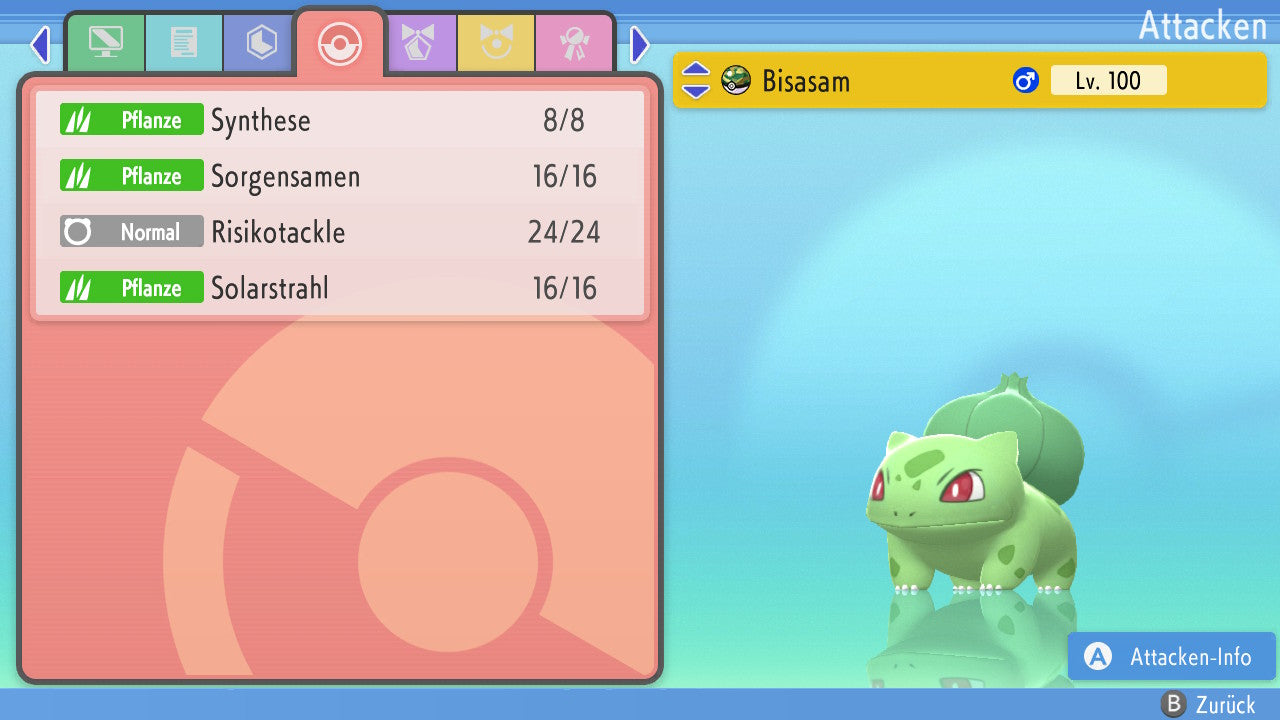The image size is (1280, 720).
Task: Switch to the green monitor tab
Action: (x=105, y=43)
